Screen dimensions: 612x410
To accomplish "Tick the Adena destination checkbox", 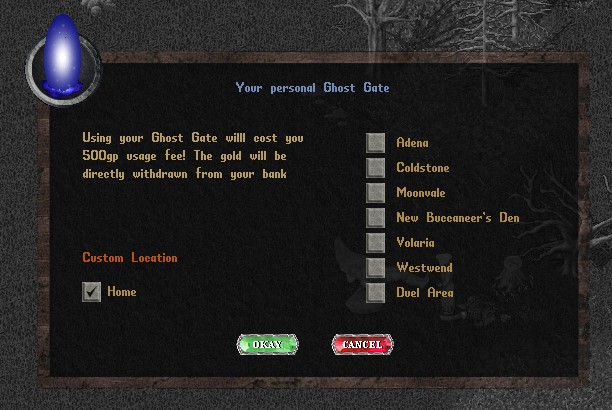I will click(x=376, y=143).
